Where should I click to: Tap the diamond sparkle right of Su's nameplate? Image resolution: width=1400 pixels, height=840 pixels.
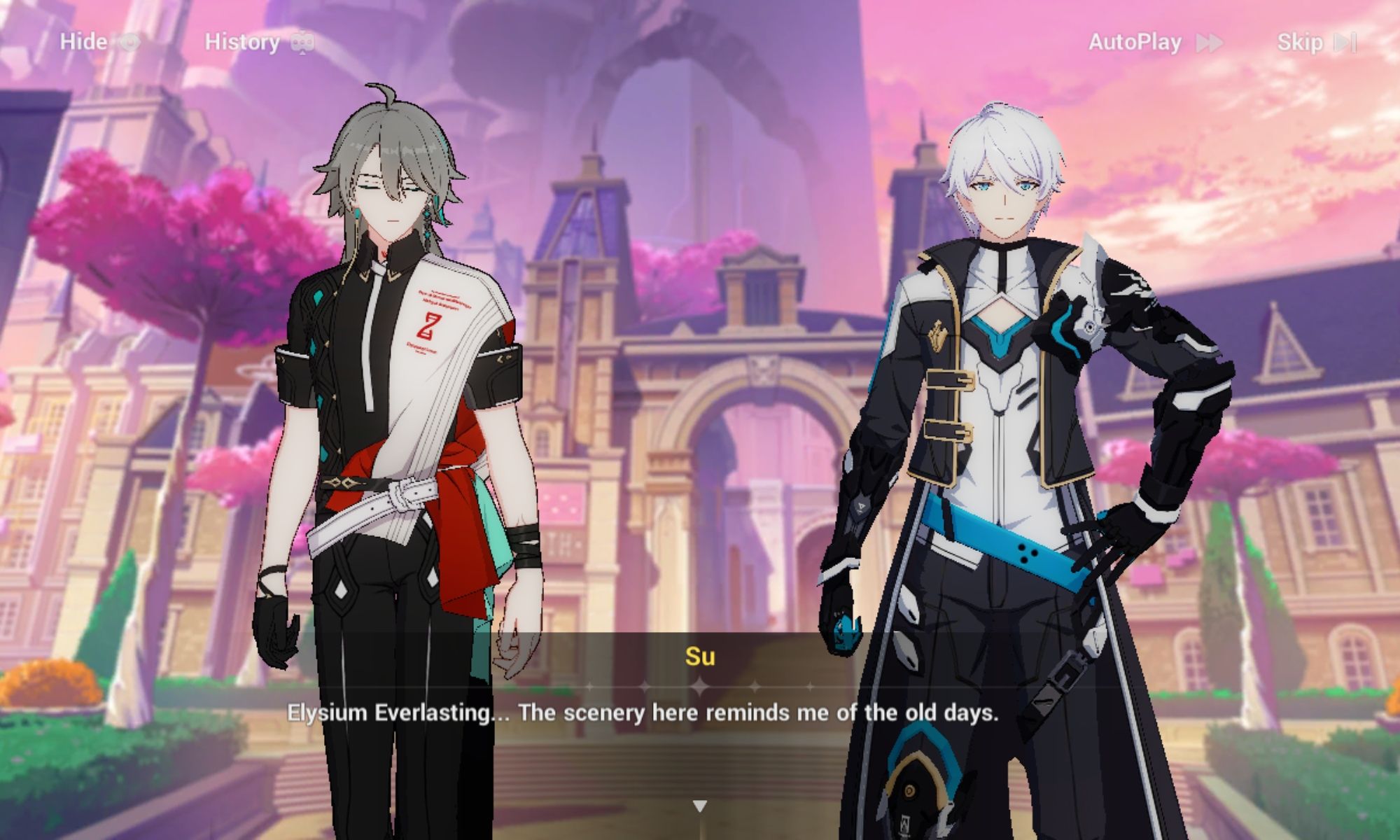755,686
